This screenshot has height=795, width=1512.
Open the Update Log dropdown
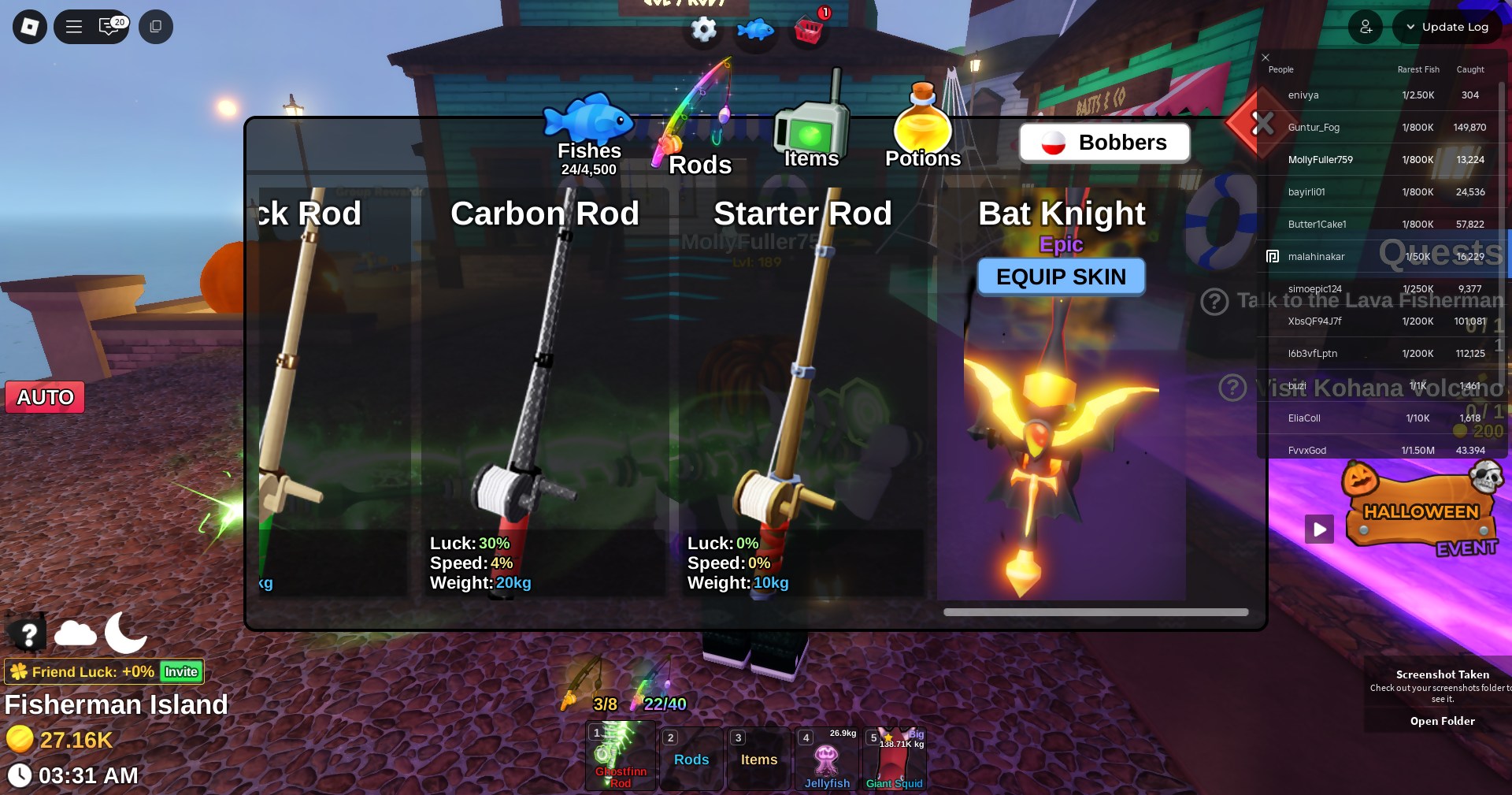1447,27
